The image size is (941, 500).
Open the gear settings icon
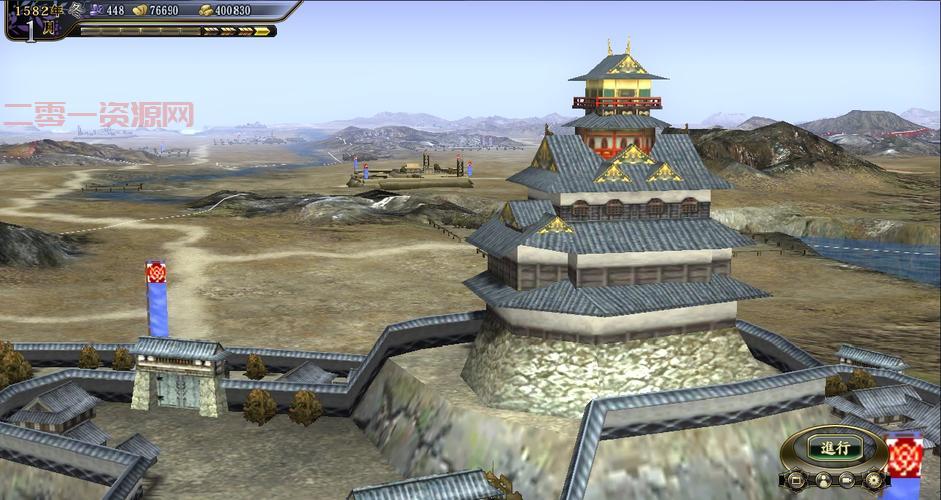pos(873,481)
